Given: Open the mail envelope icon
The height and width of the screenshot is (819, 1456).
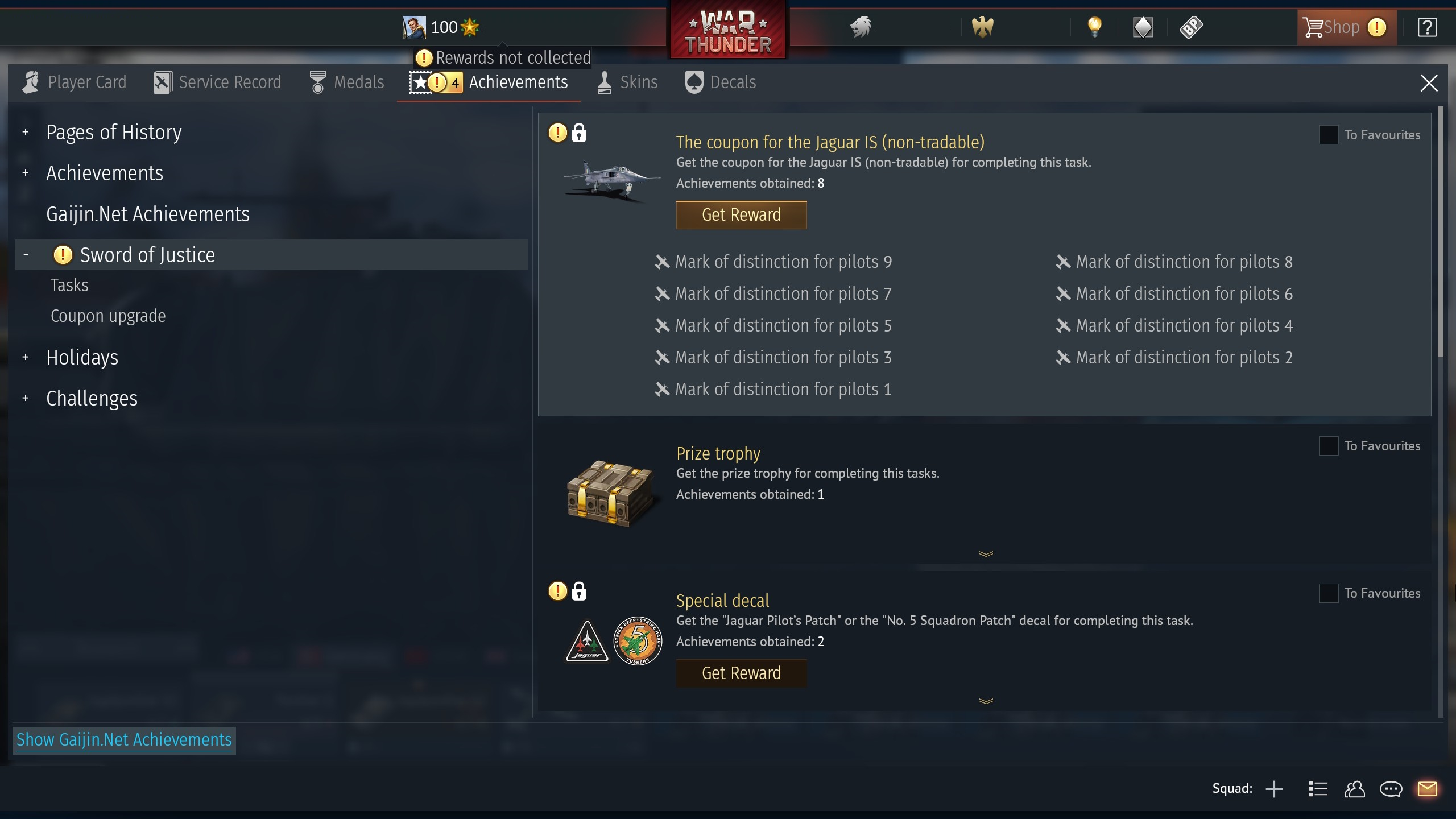Looking at the screenshot, I should 1428,789.
